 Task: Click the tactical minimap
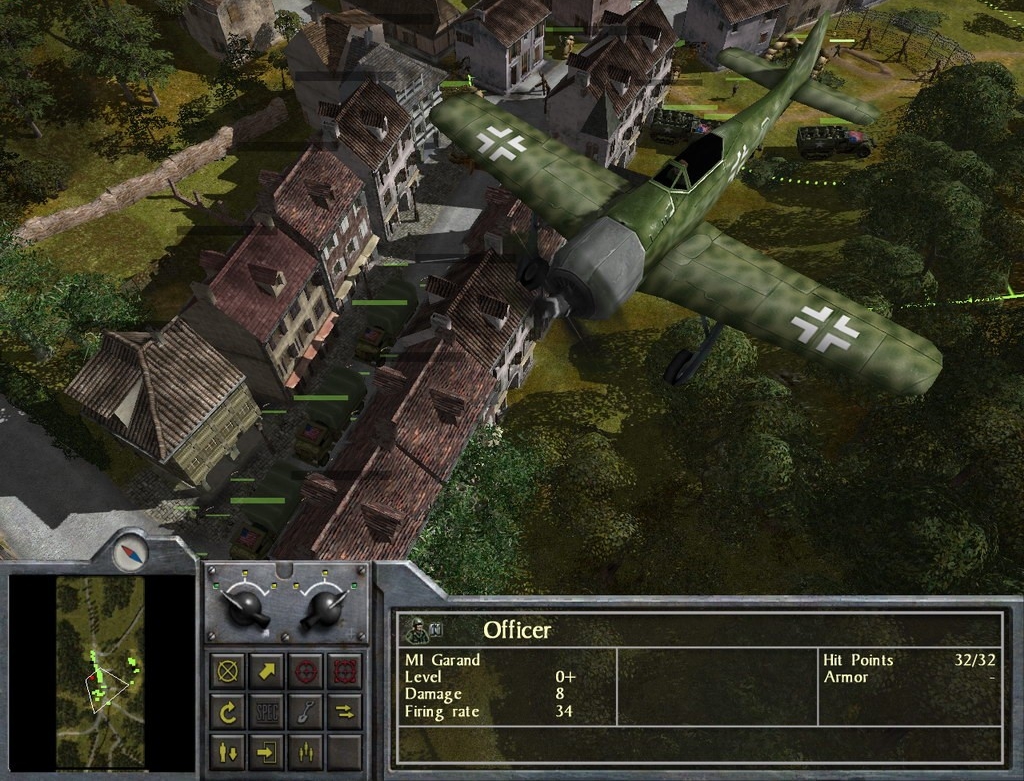(100, 671)
